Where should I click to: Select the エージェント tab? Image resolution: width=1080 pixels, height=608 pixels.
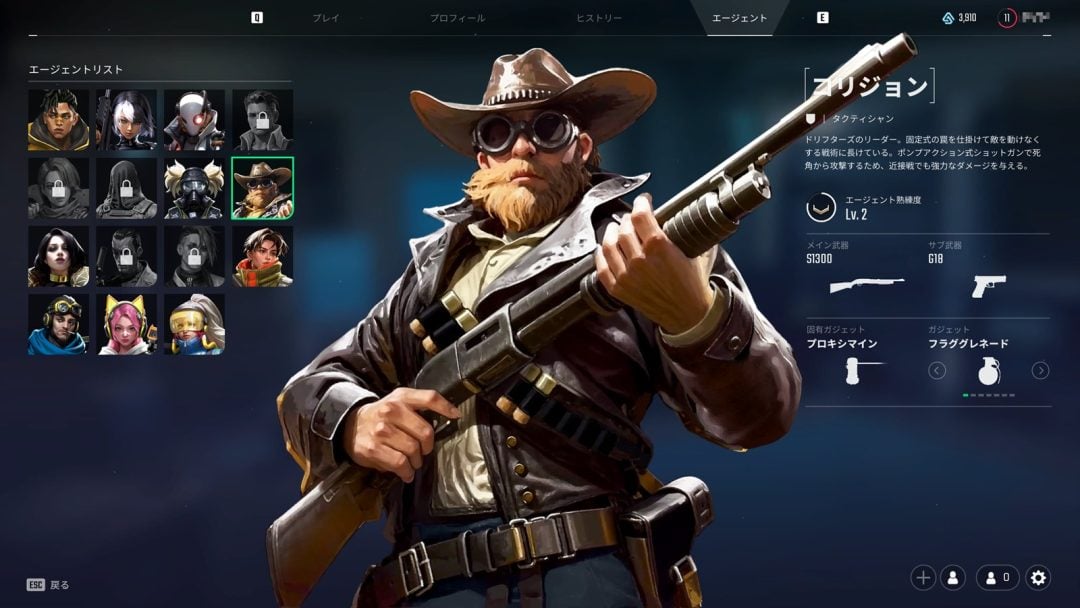pyautogui.click(x=739, y=18)
